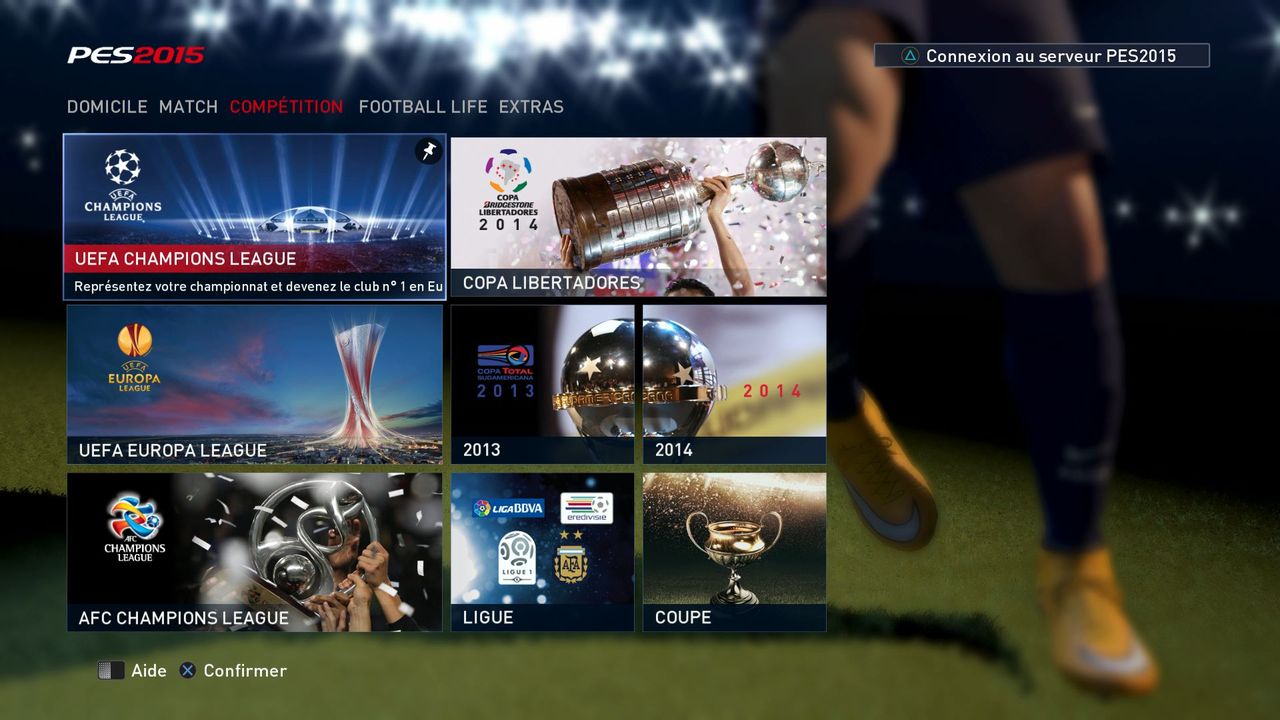Click the pin icon on Champions League tile

click(x=428, y=151)
